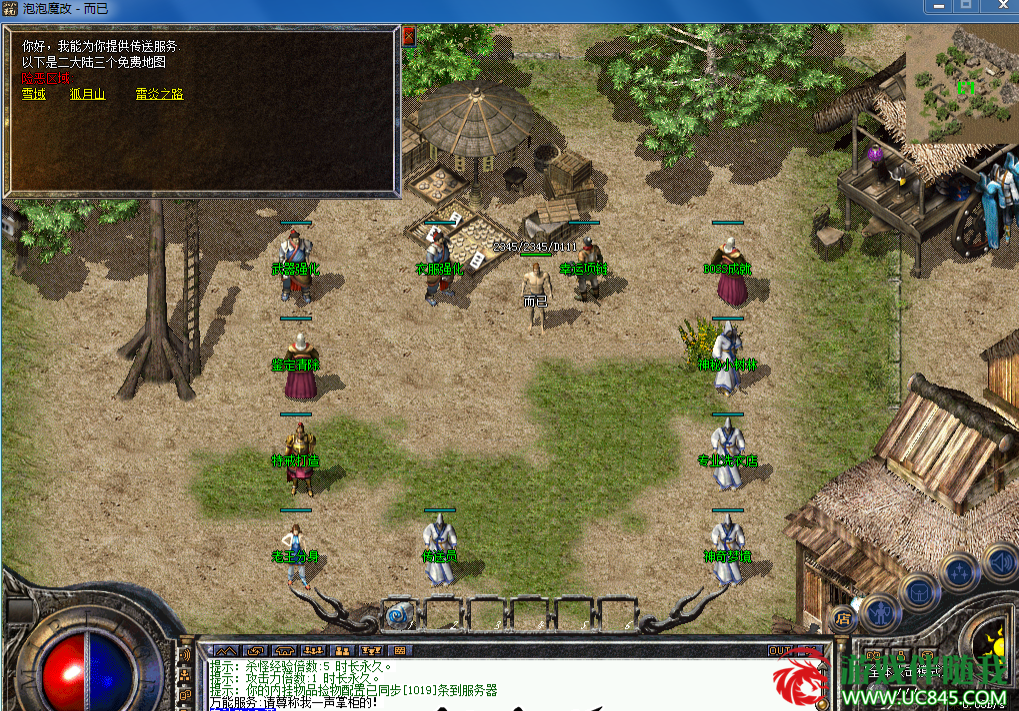Teleport to 雪域 via dialogue link
The height and width of the screenshot is (711, 1019).
tap(33, 94)
